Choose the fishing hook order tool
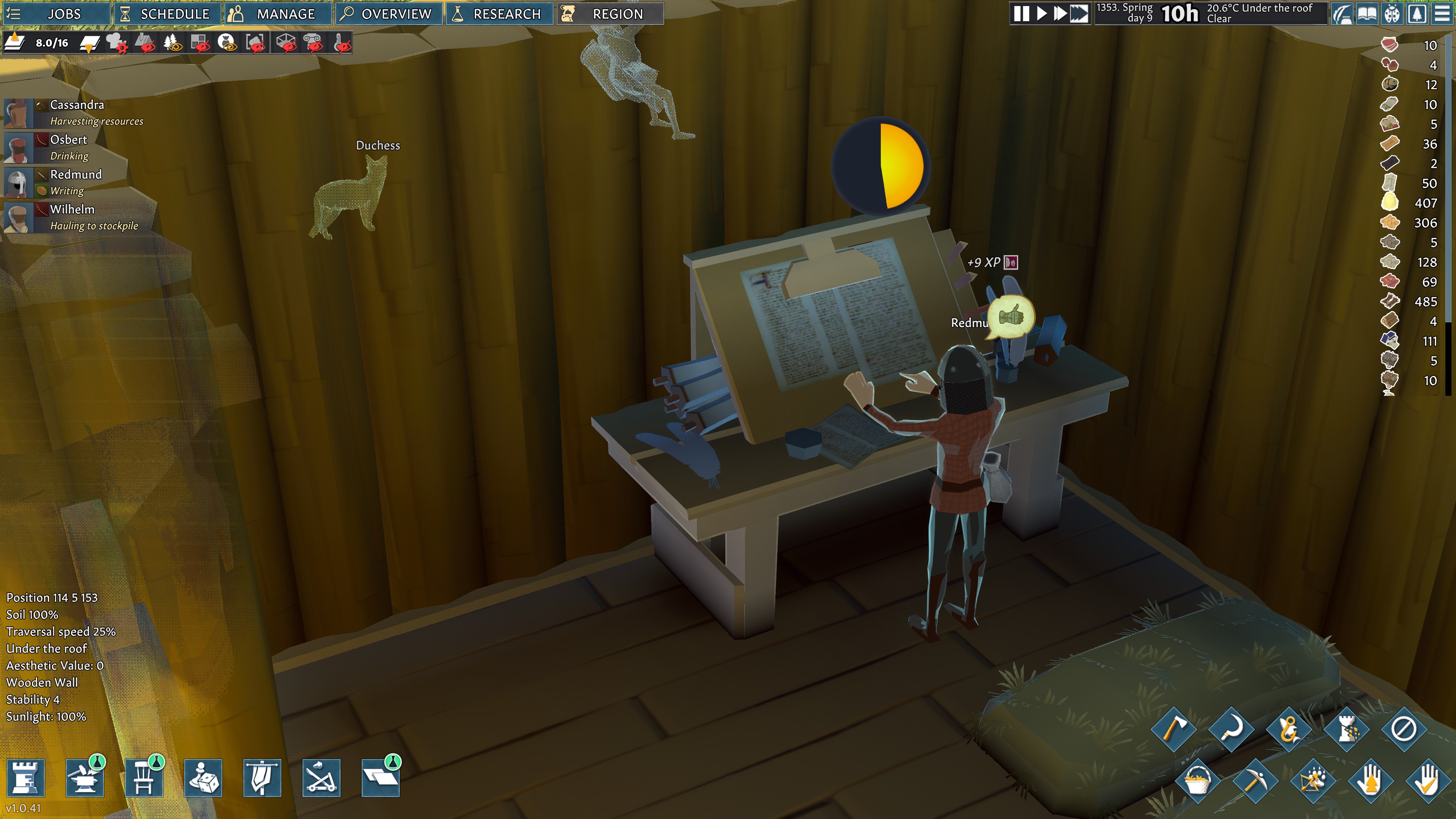Viewport: 1456px width, 819px height. (1289, 730)
